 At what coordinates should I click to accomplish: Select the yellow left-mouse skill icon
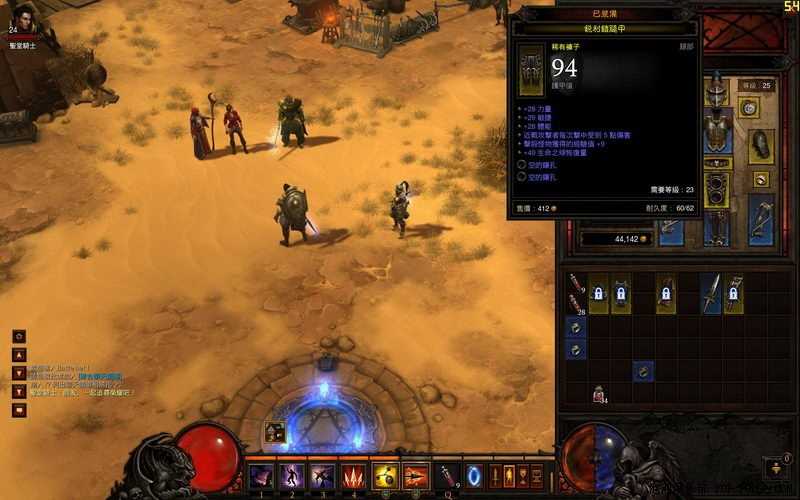point(385,476)
